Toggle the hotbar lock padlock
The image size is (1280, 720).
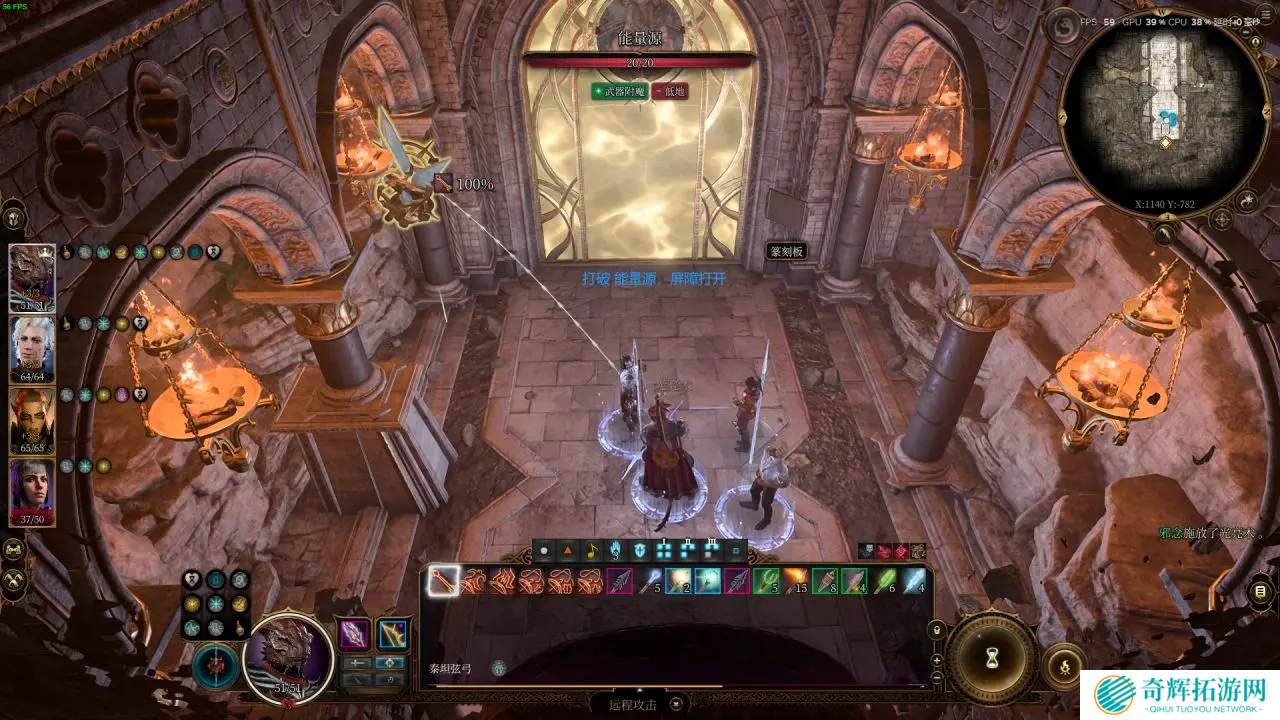(937, 631)
